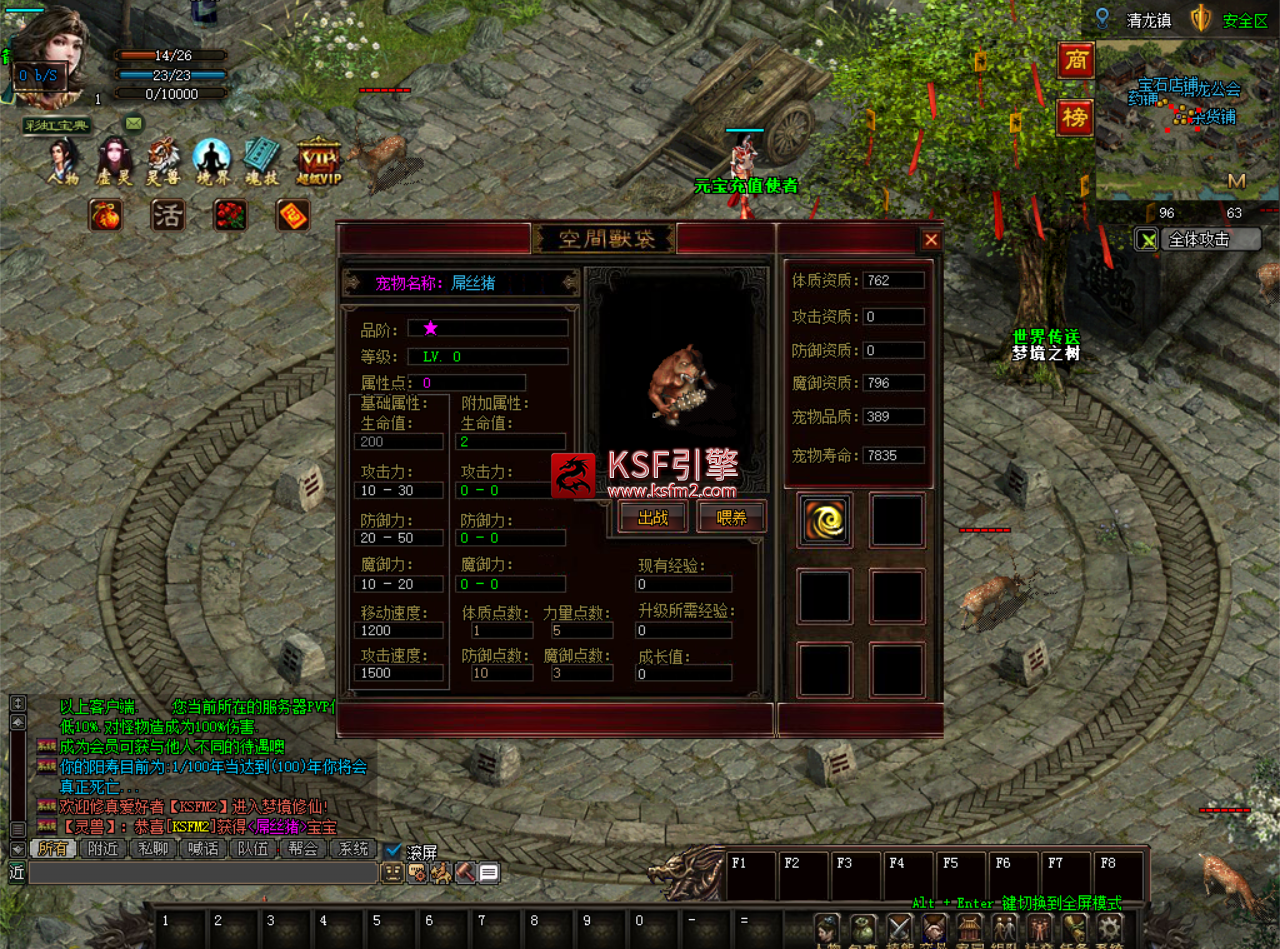1280x949 pixels.
Task: Open the green mail envelope icon
Action: pyautogui.click(x=133, y=123)
